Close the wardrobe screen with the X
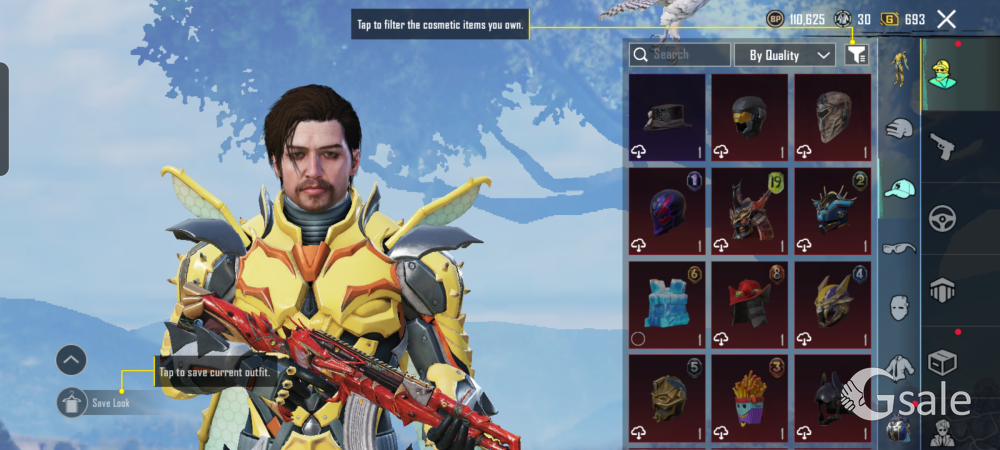The width and height of the screenshot is (1000, 450). pos(946,19)
